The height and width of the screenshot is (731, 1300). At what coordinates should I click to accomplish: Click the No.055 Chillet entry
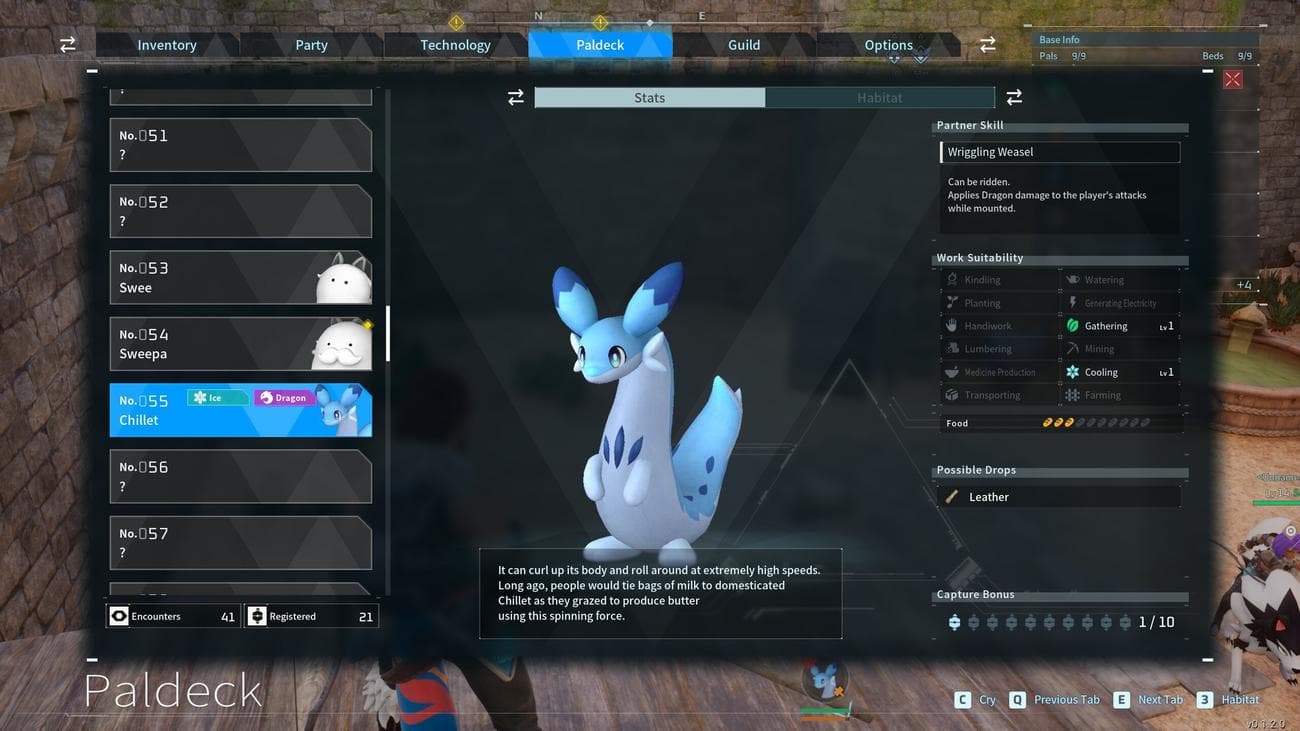tap(240, 410)
